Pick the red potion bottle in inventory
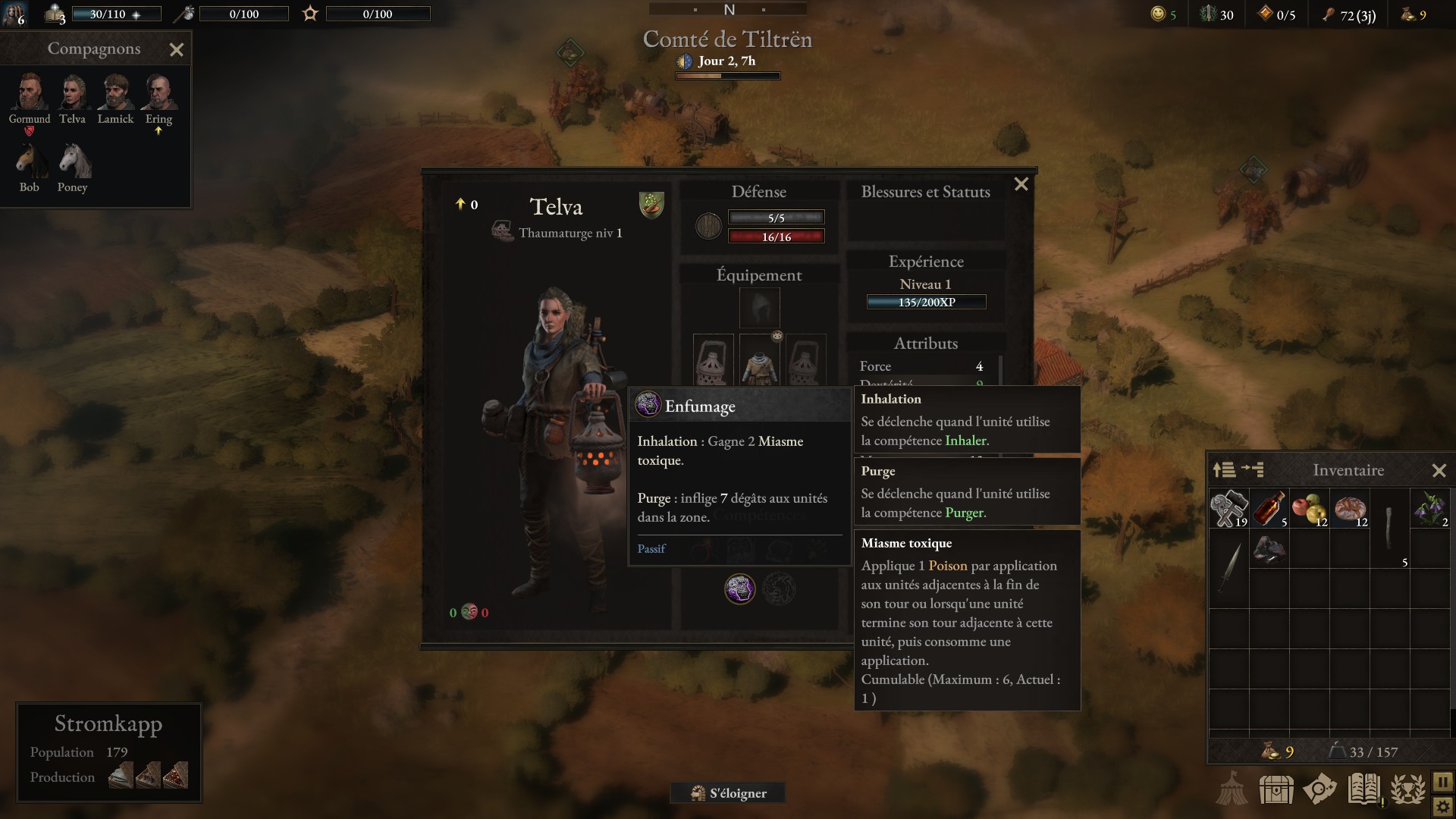1456x819 pixels. (x=1269, y=508)
